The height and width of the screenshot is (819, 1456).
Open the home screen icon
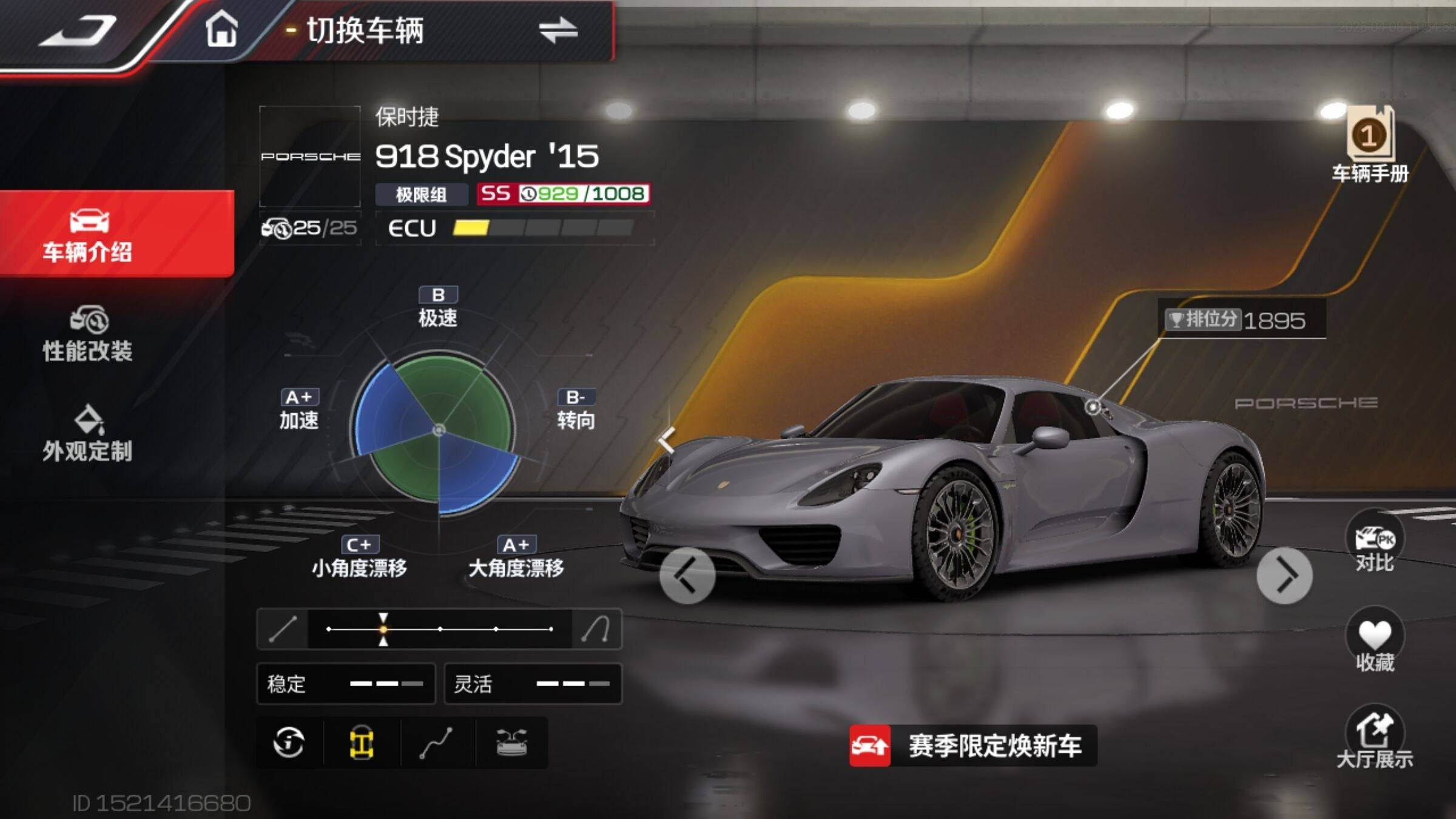point(221,29)
